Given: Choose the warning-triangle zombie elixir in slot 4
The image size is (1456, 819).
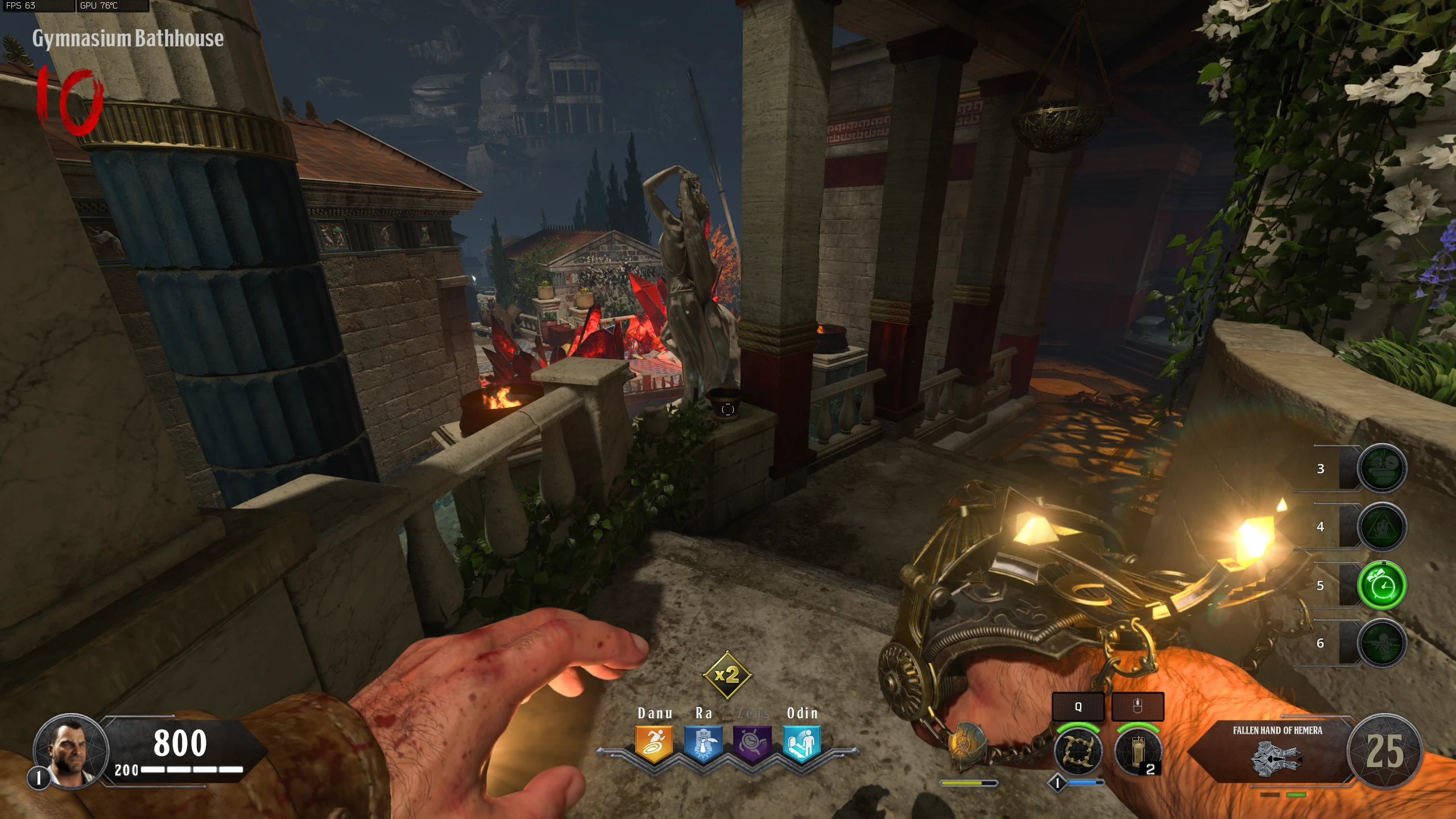Looking at the screenshot, I should (1382, 527).
